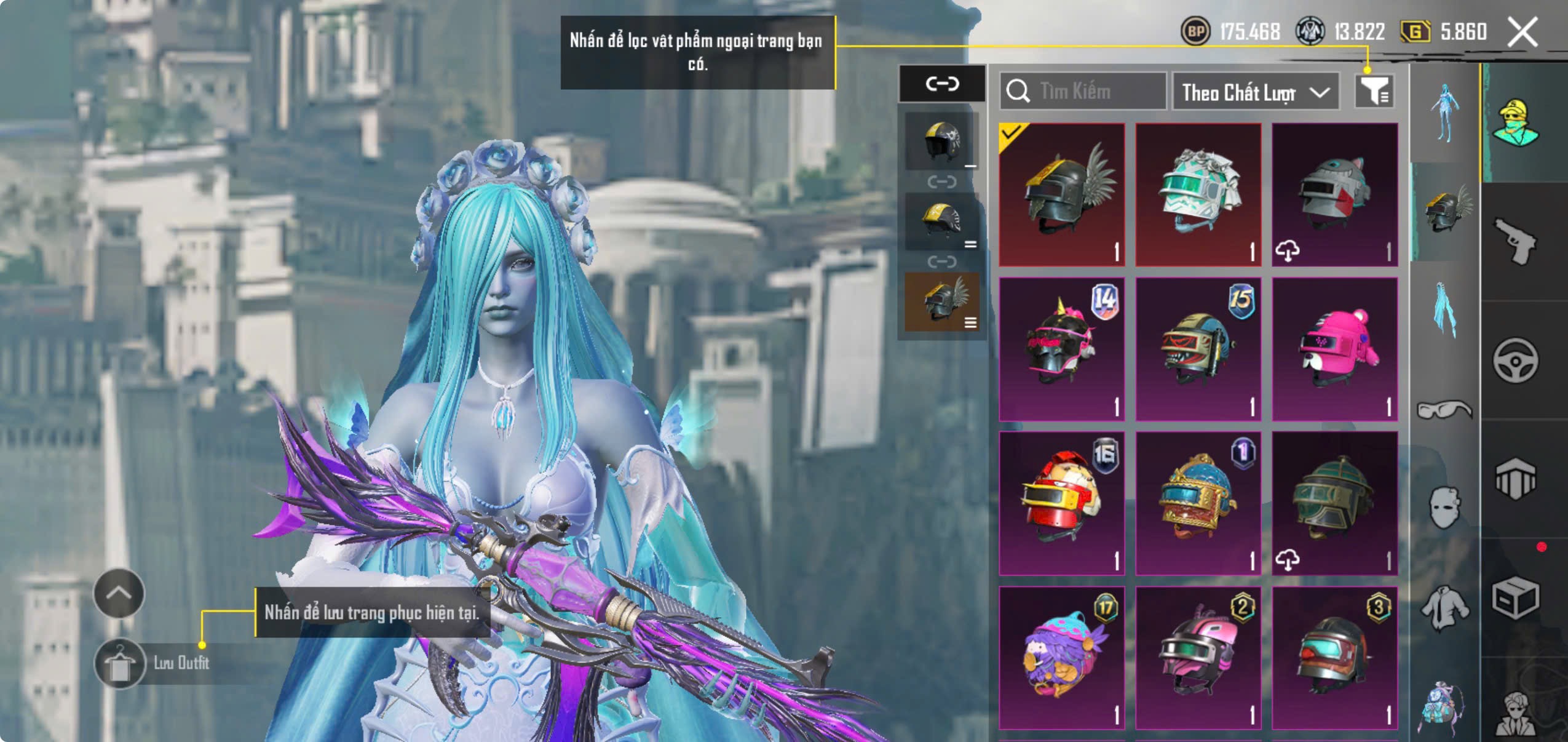This screenshot has height=742, width=1568.
Task: Click the chain link button above helmets
Action: 942,83
